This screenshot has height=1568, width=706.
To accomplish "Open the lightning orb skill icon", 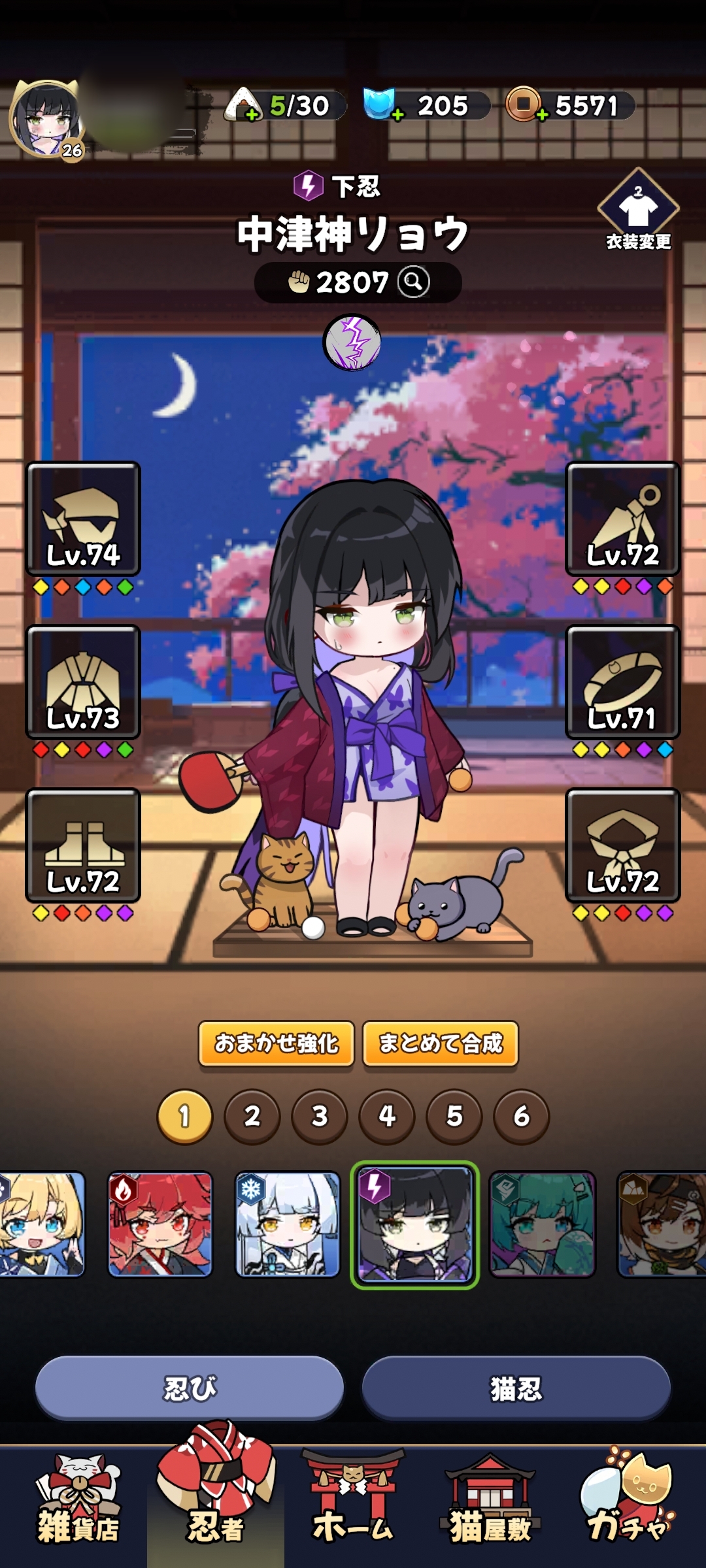I will [x=352, y=342].
